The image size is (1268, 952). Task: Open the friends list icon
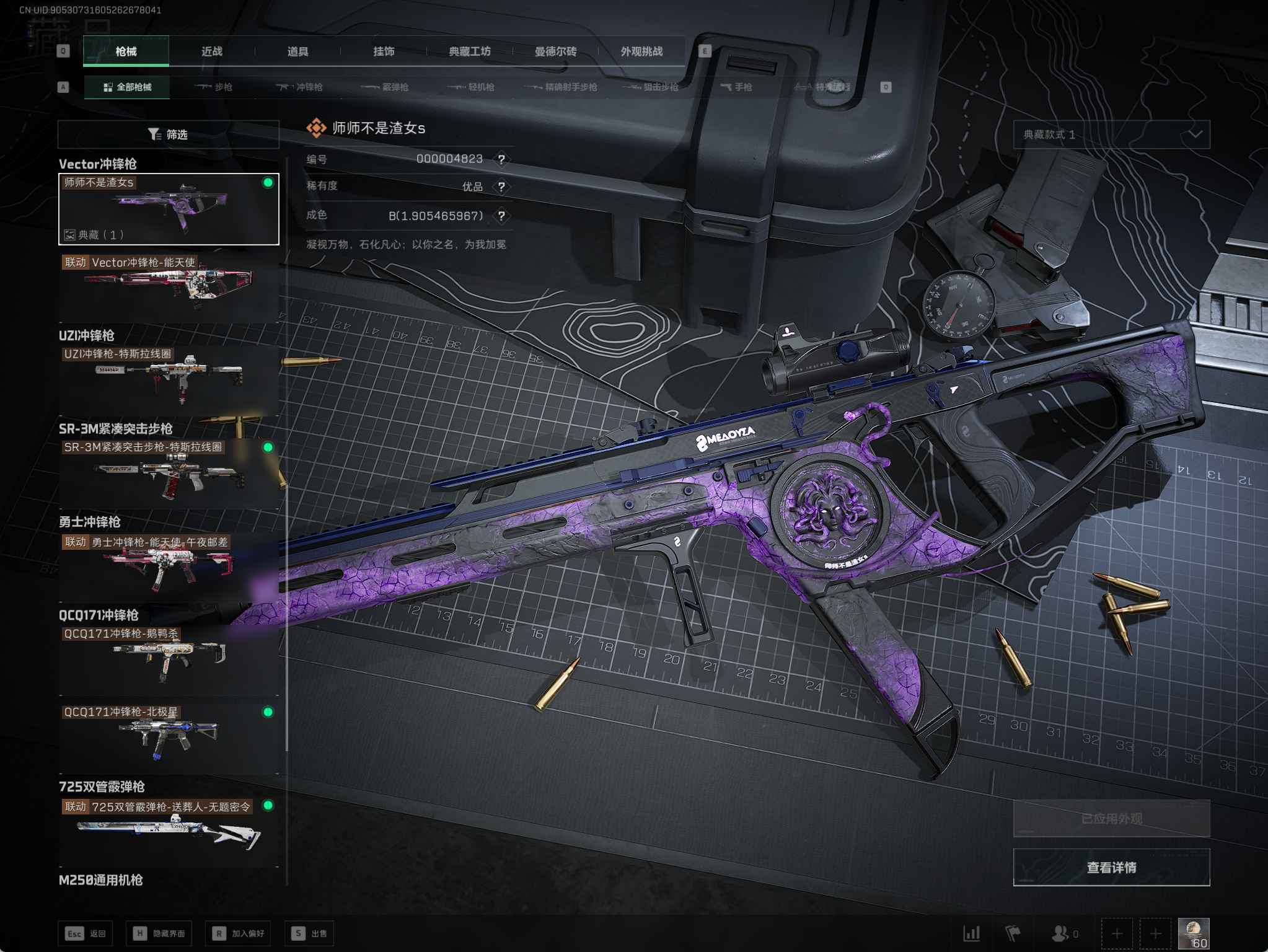1061,933
